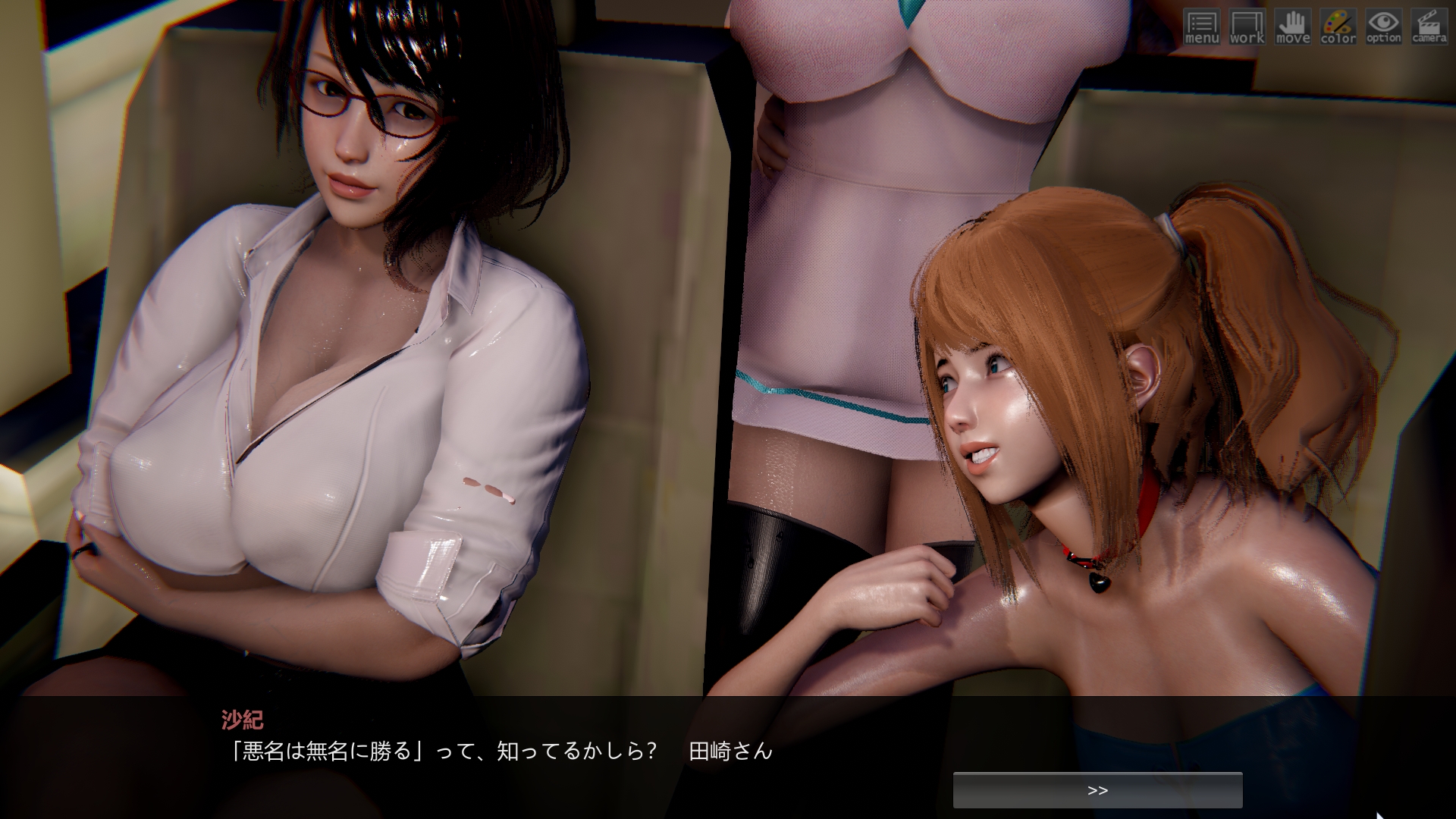Open the camera clapperboard tool

tap(1429, 27)
